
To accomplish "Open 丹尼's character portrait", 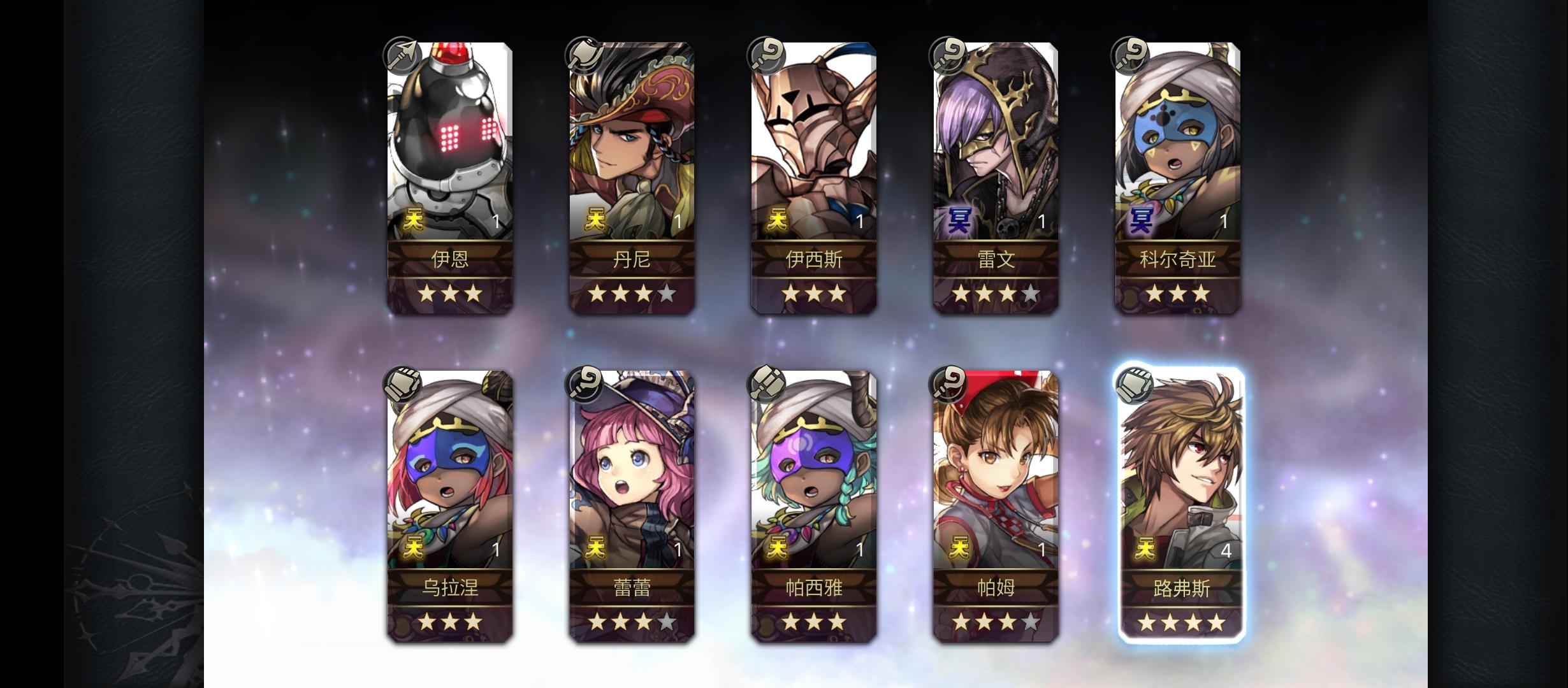I will tap(631, 140).
